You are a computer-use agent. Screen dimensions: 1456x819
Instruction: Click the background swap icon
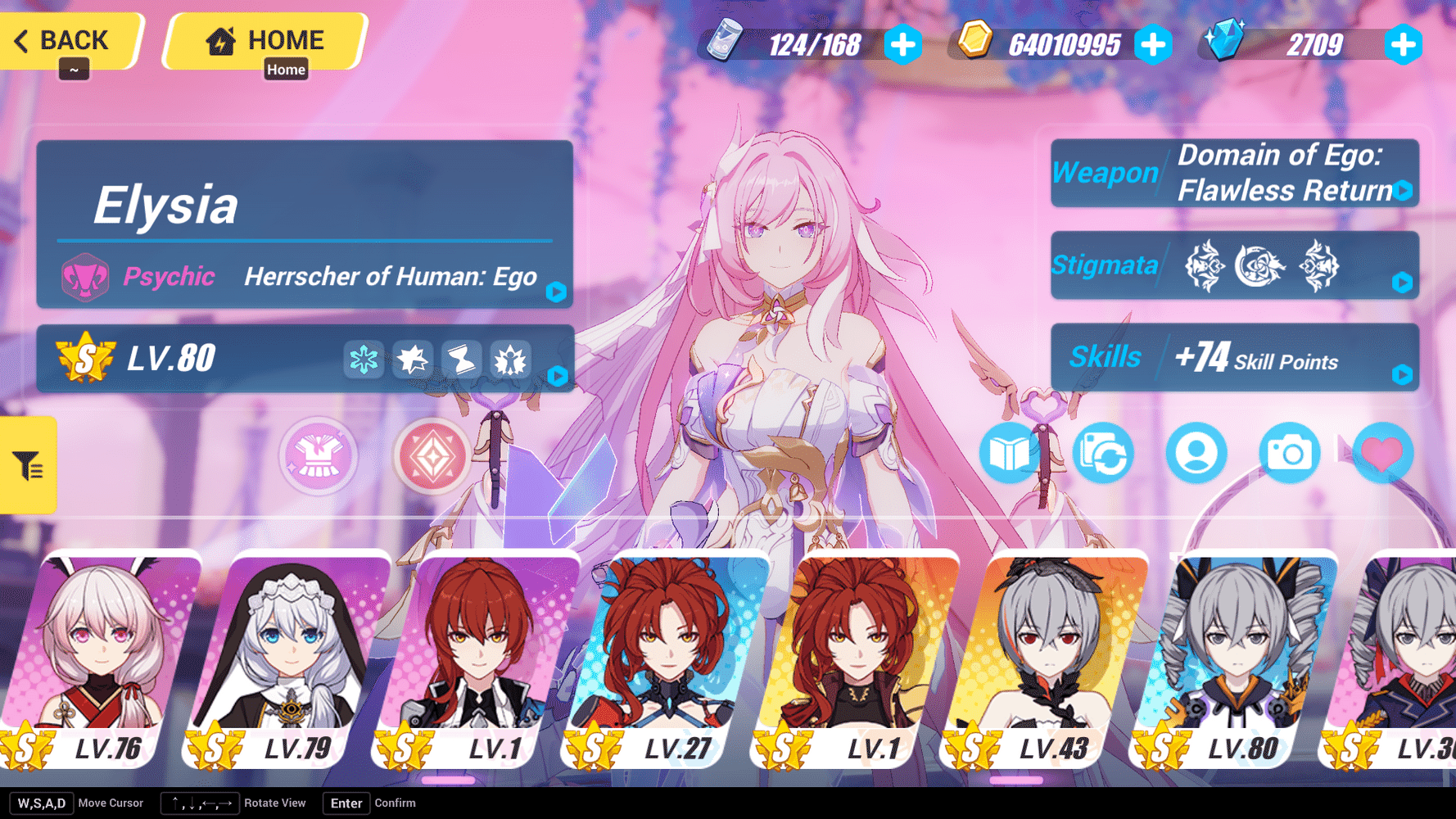(1102, 453)
